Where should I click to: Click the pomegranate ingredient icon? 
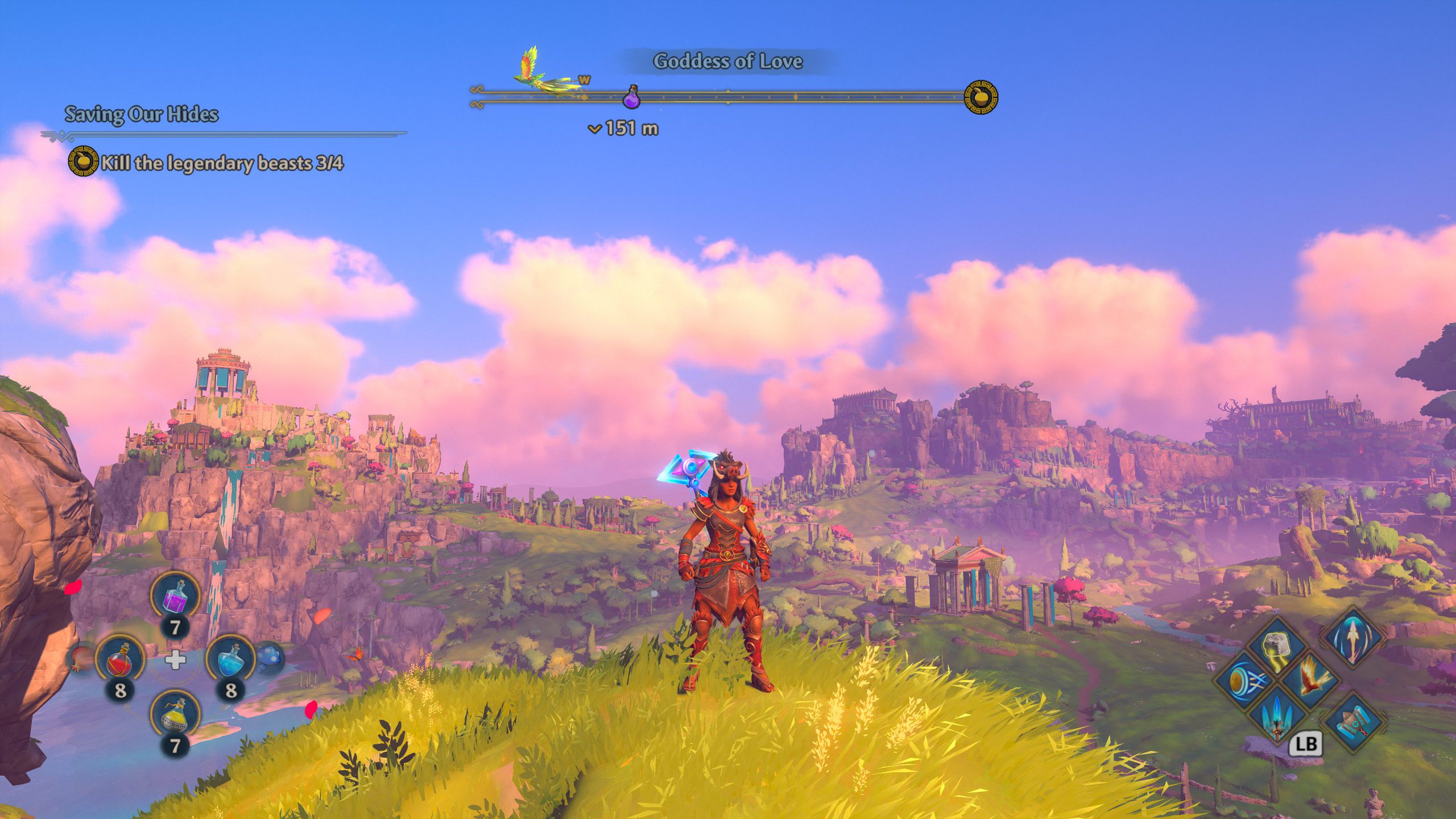80,658
